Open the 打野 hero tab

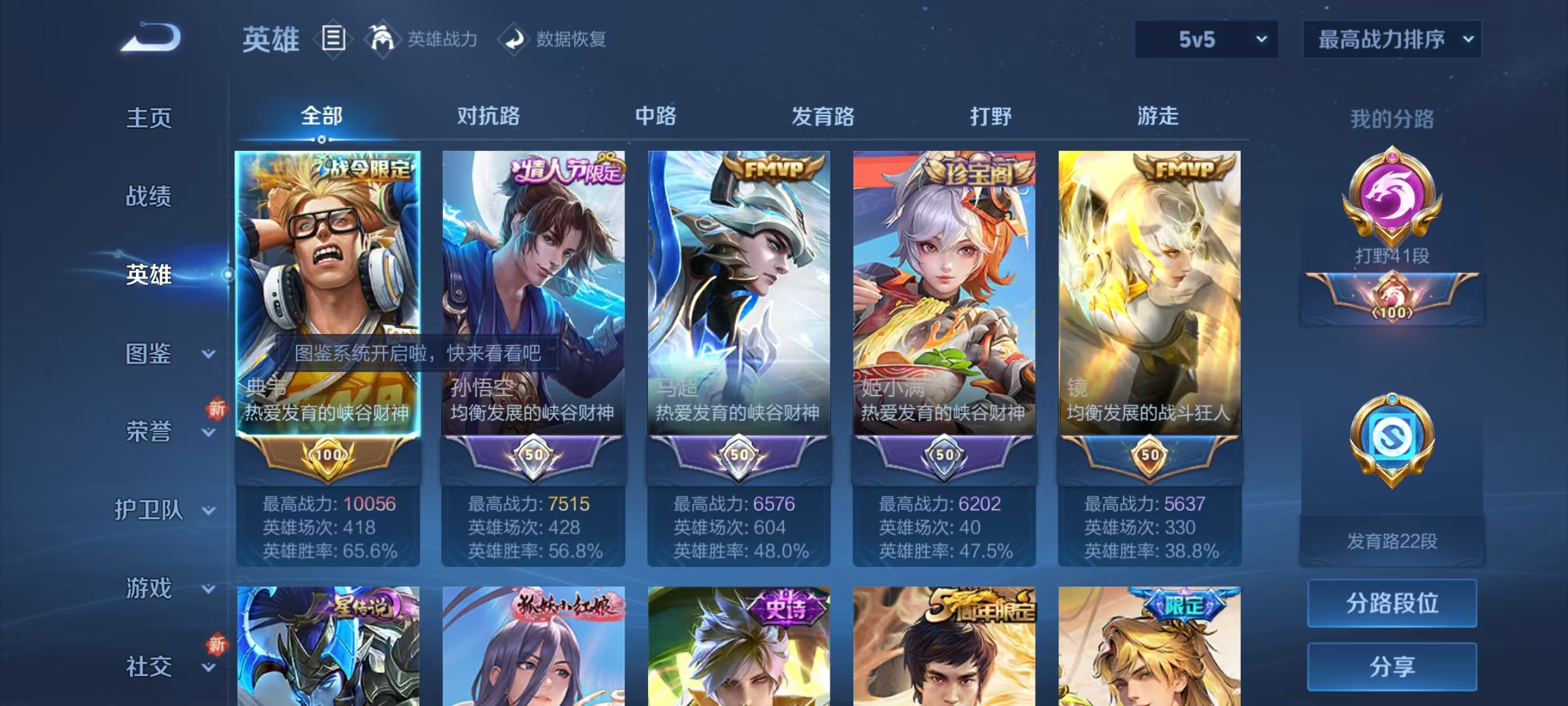coord(990,116)
